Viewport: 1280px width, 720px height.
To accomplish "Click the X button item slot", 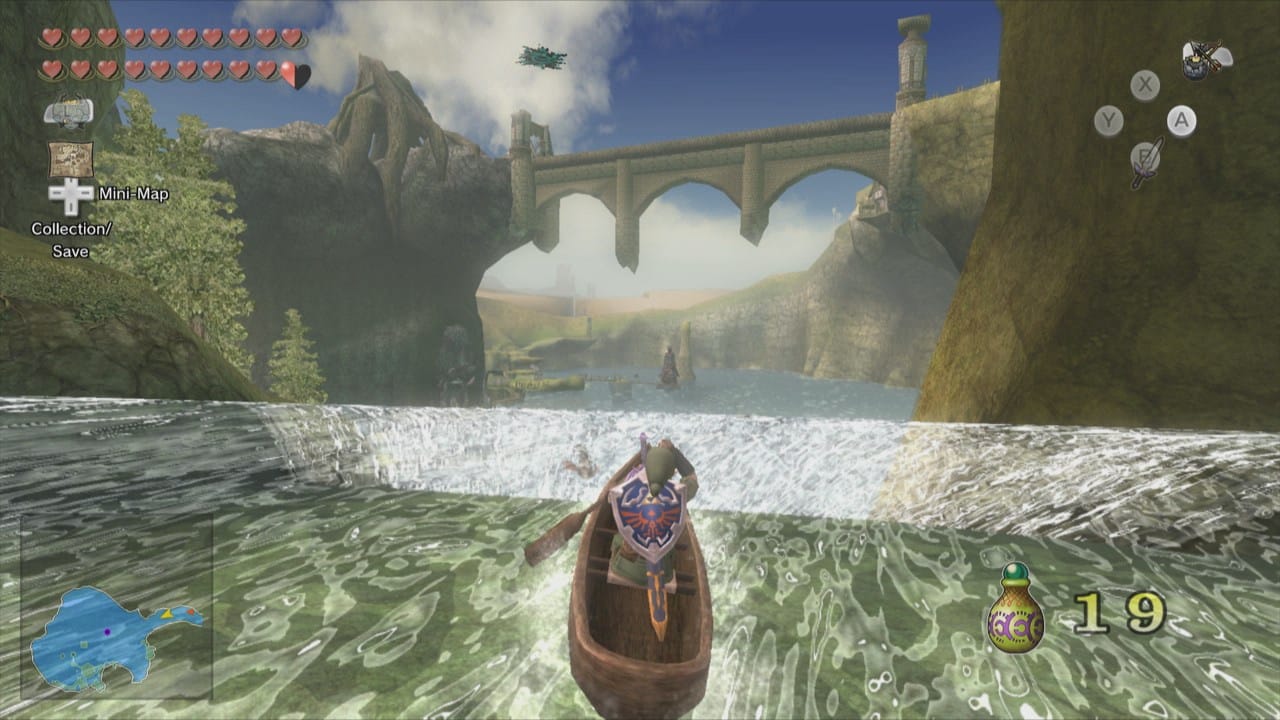I will [x=1144, y=83].
